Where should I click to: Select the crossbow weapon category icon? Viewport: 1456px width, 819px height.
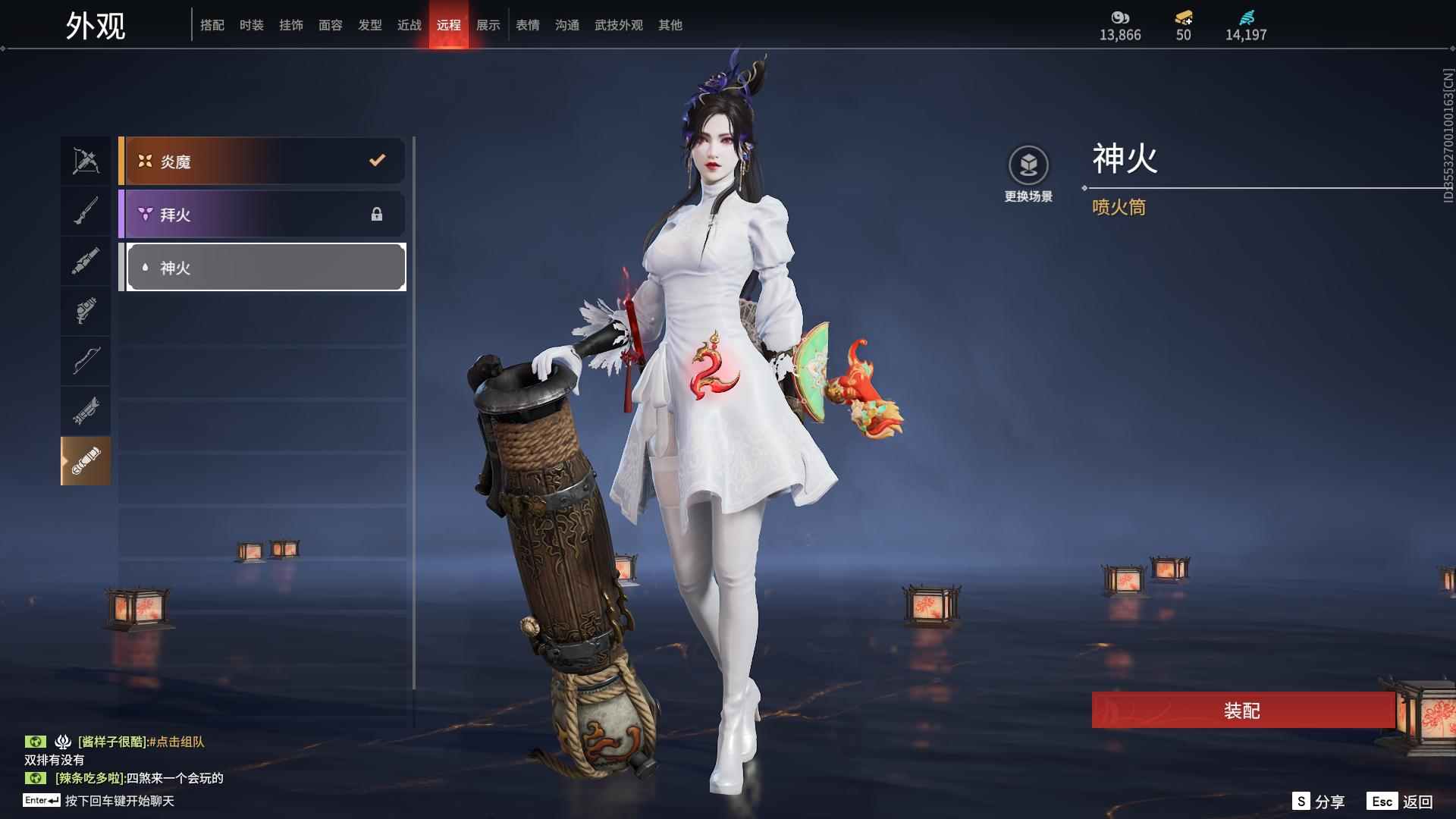pos(86,160)
